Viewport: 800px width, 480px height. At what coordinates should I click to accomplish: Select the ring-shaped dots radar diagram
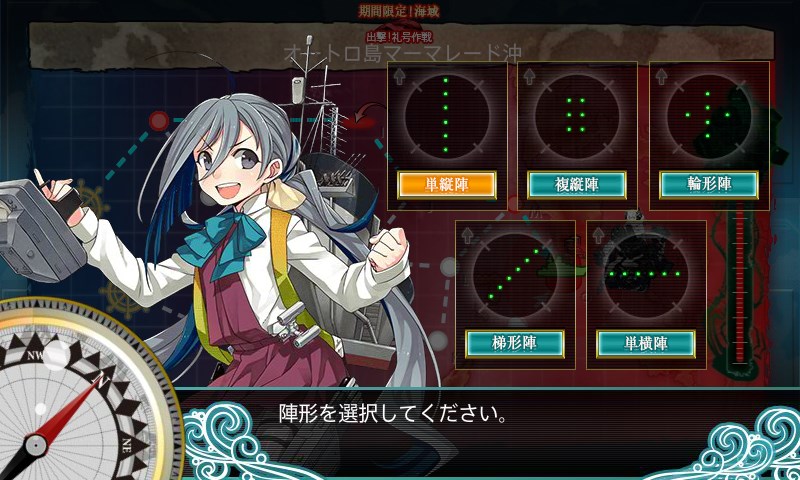click(x=709, y=116)
